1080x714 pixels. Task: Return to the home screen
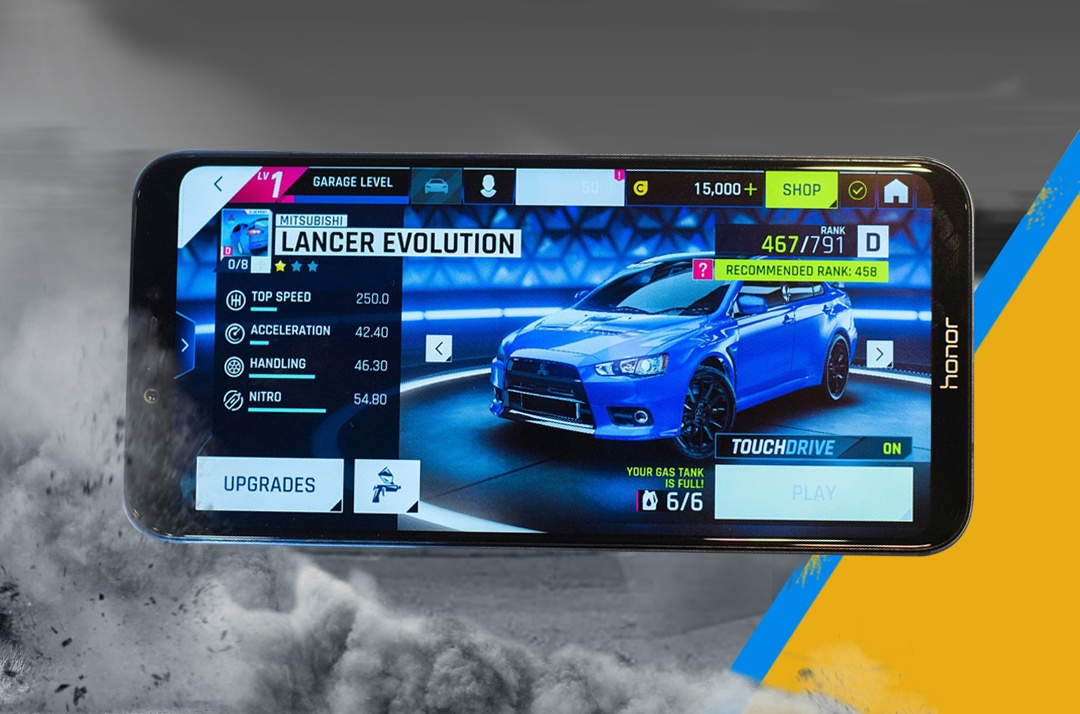click(896, 191)
